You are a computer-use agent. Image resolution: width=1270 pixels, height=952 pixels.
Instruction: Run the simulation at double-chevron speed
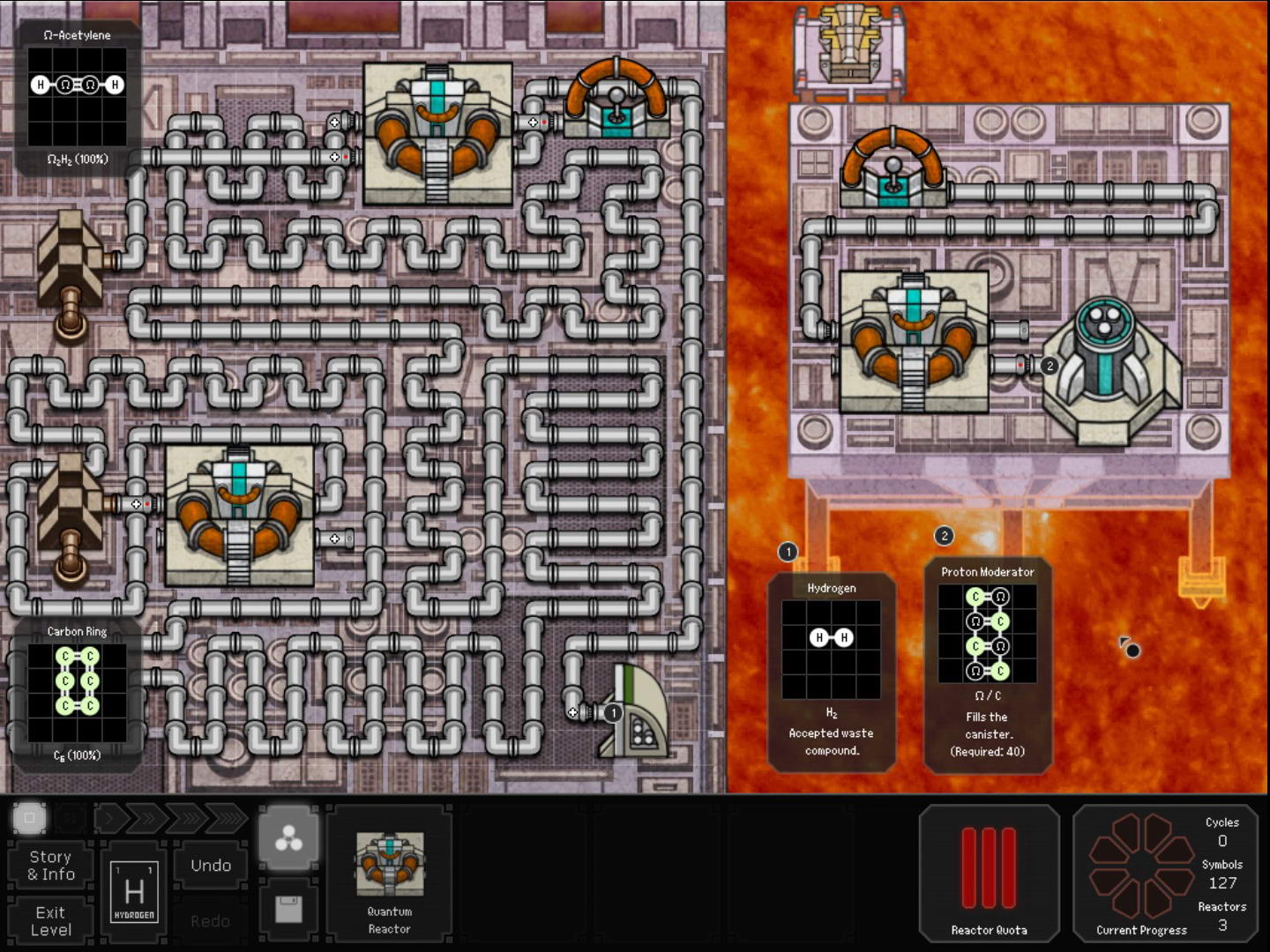coord(146,819)
